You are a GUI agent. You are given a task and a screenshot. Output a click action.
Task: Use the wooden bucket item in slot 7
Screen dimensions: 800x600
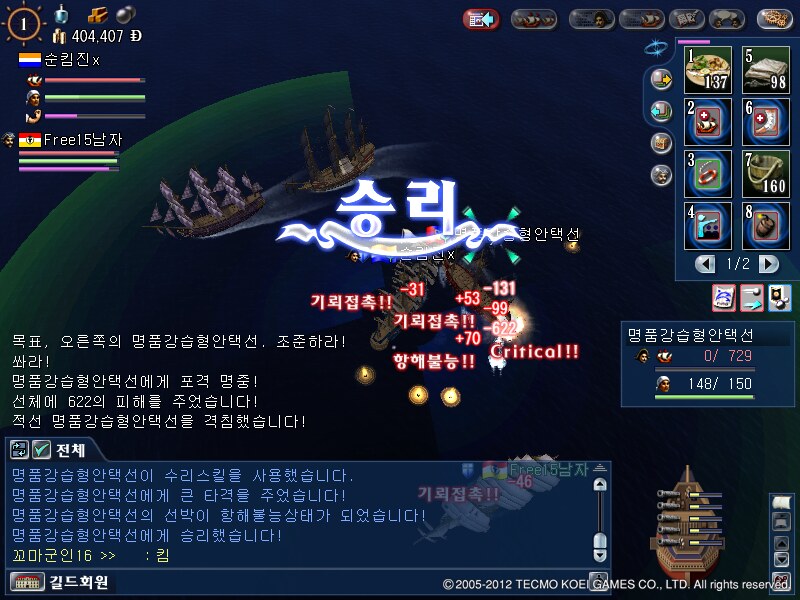[x=765, y=174]
